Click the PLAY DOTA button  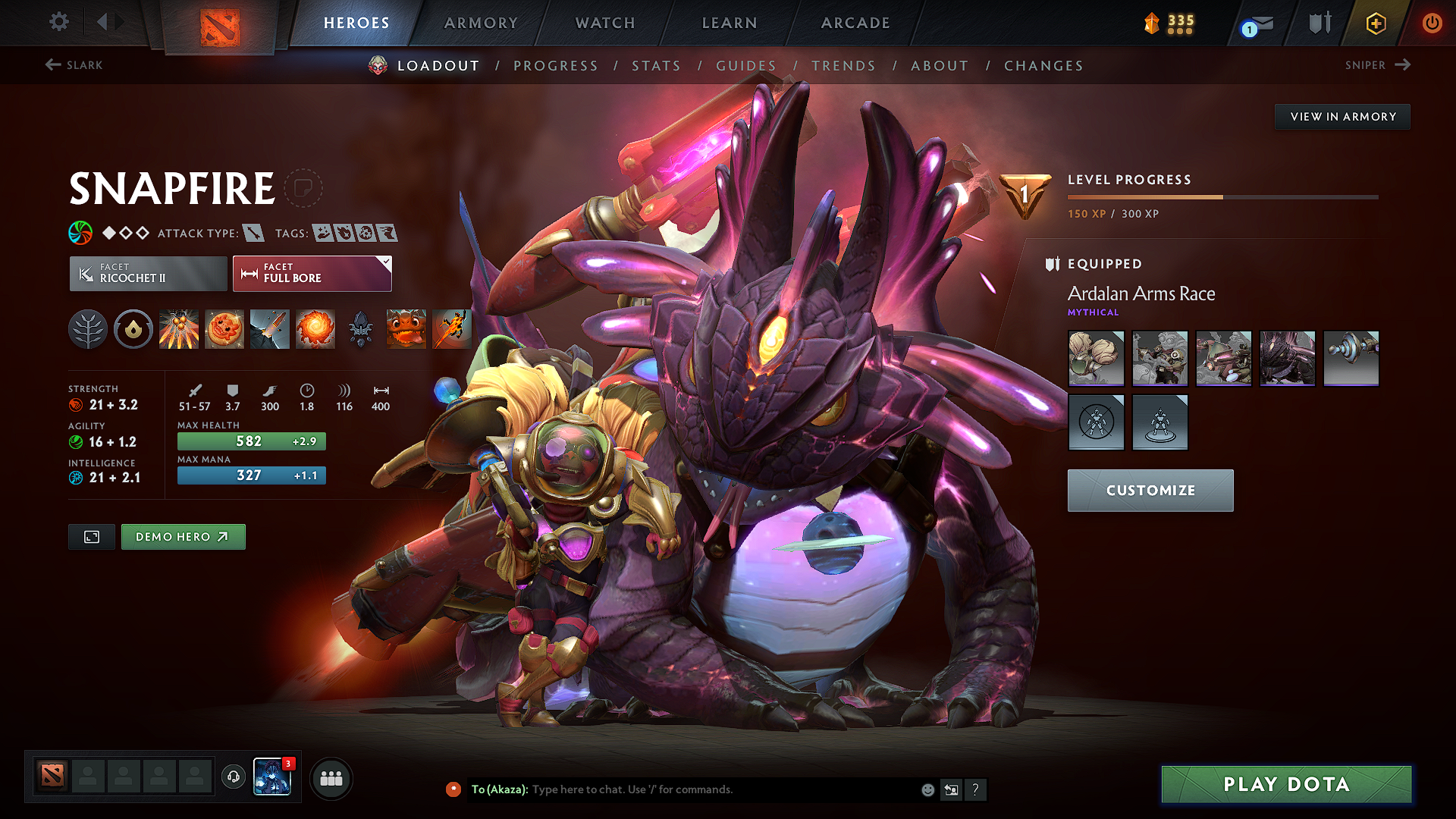tap(1286, 784)
